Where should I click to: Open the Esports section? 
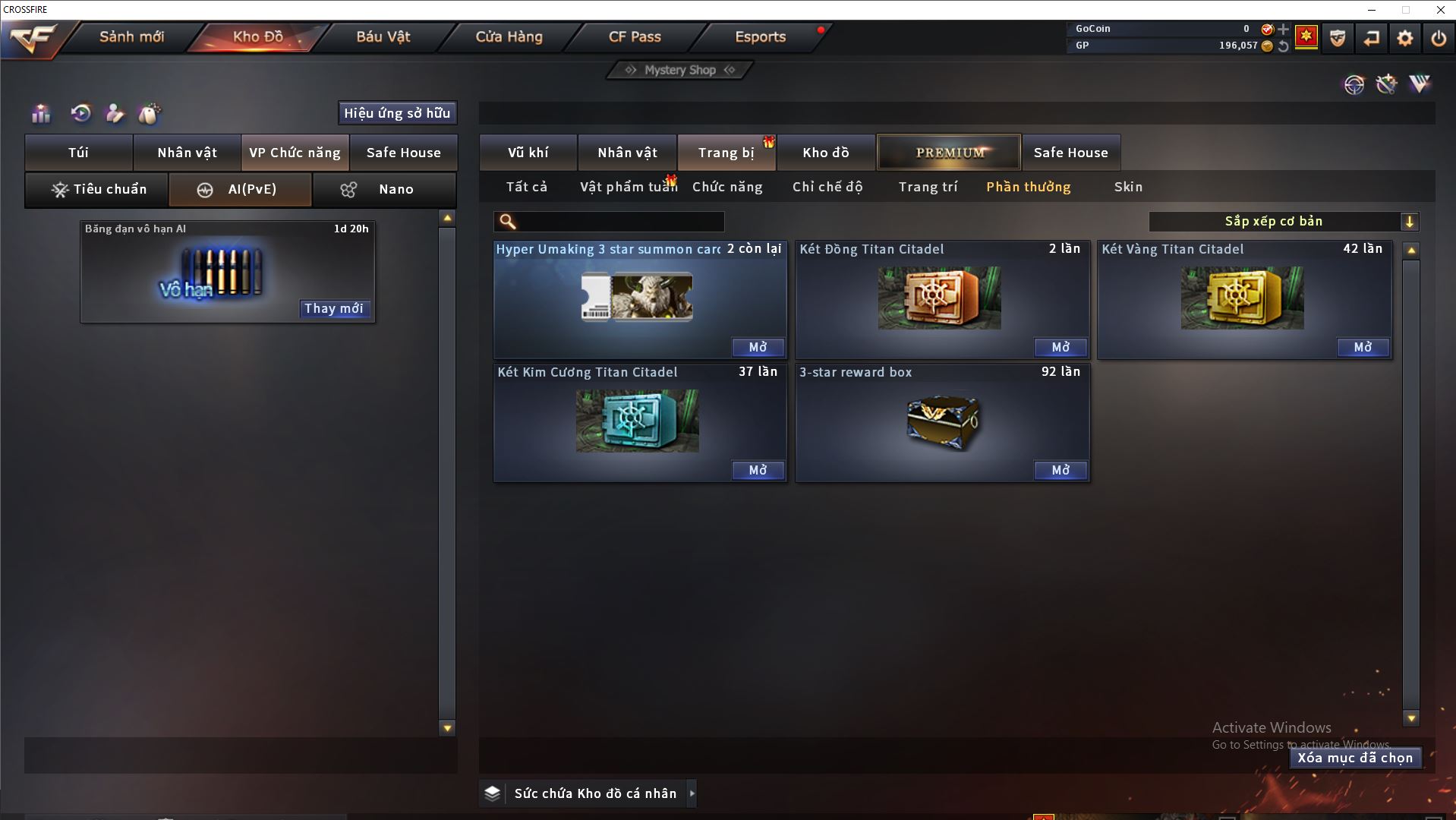point(760,36)
